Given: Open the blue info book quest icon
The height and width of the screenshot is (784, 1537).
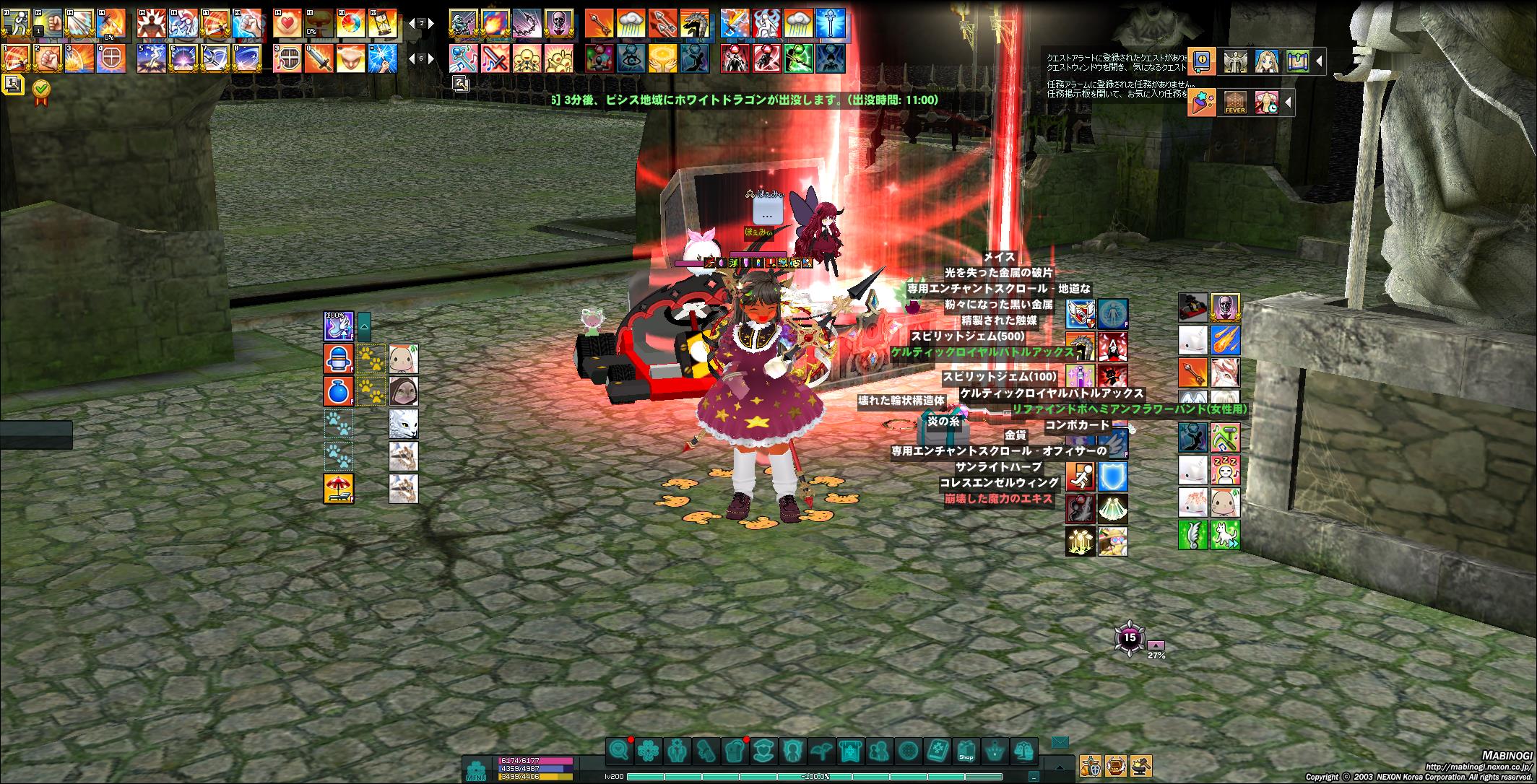Looking at the screenshot, I should (x=1203, y=61).
